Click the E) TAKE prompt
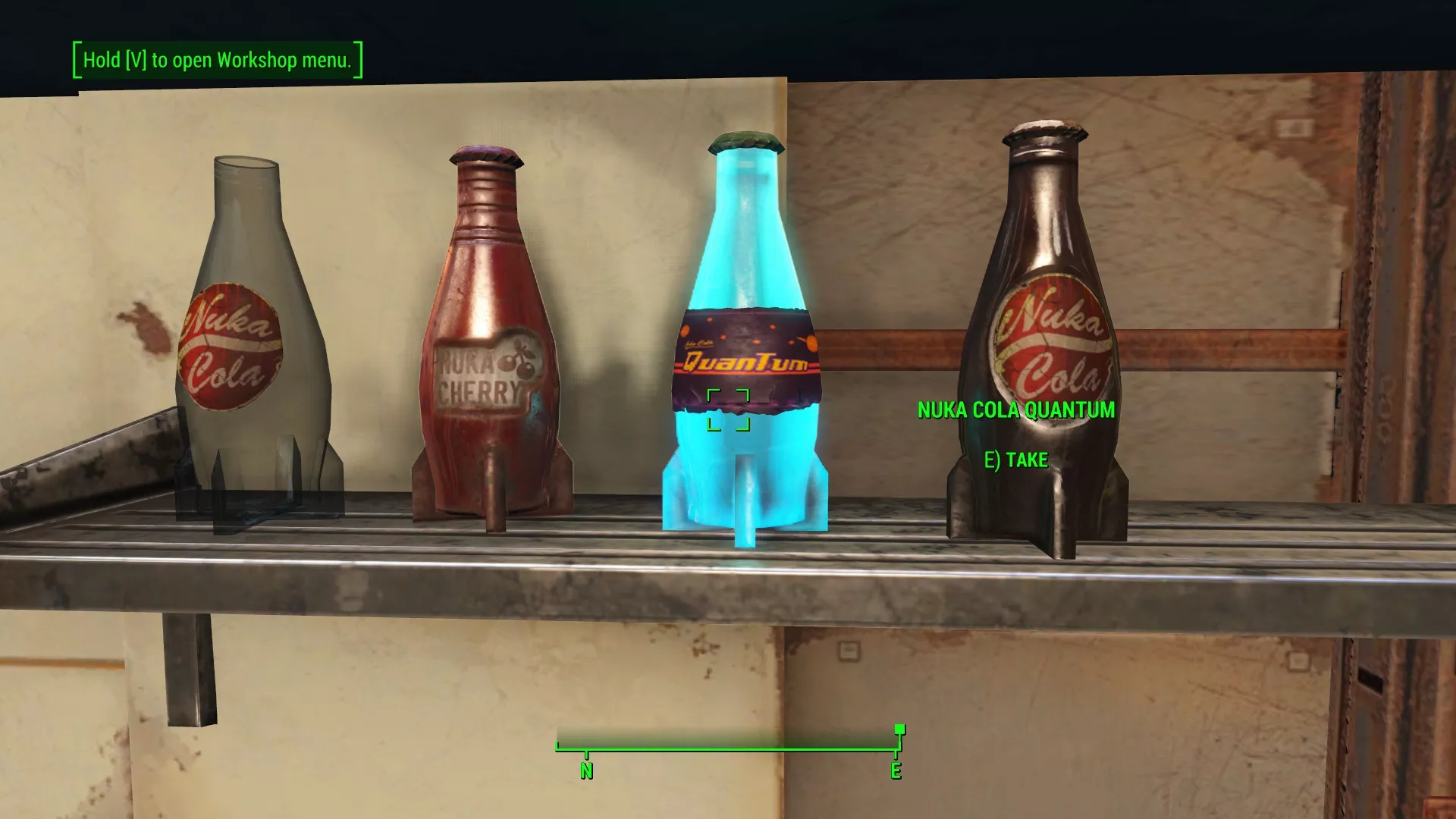The width and height of the screenshot is (1456, 819). tap(1016, 460)
